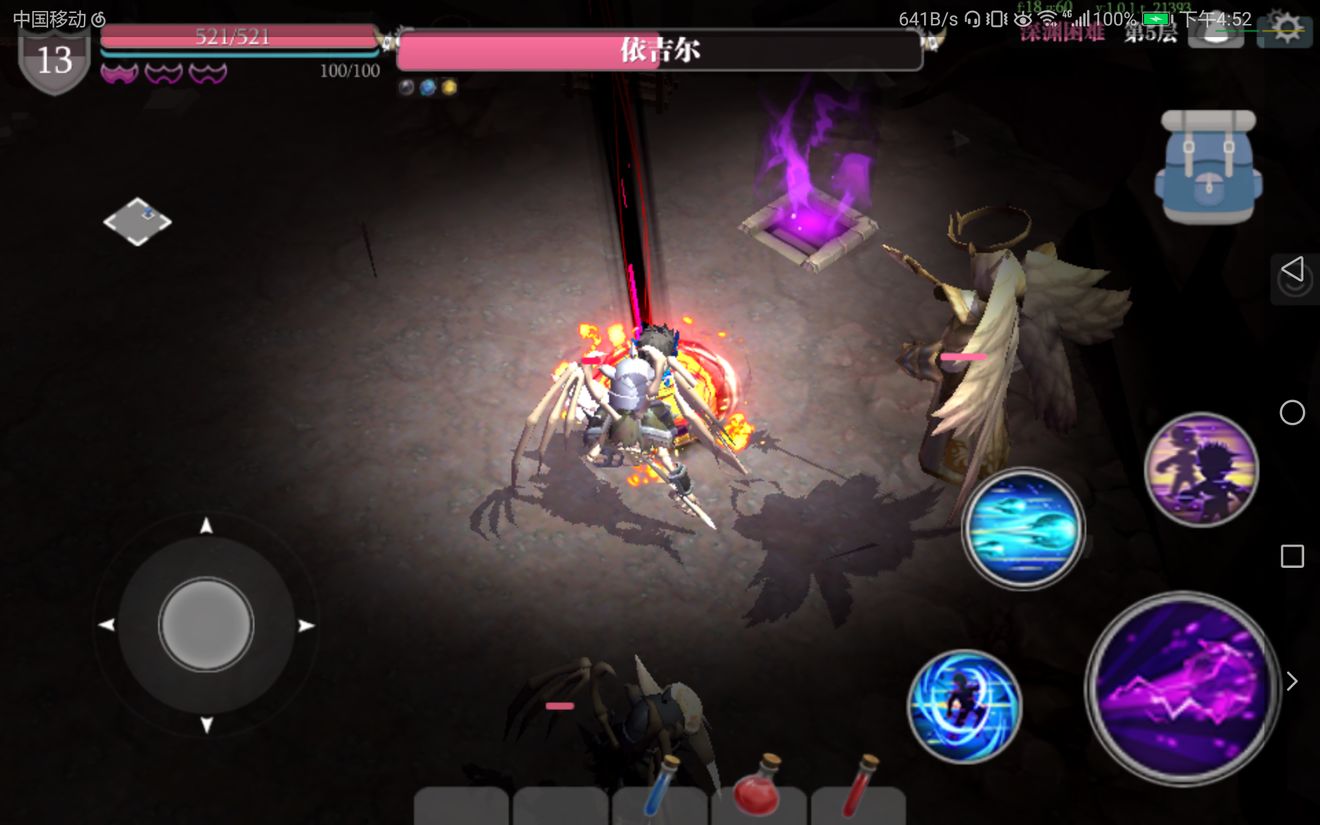Image resolution: width=1320 pixels, height=825 pixels.
Task: Use the blue whirlwind spin skill
Action: point(964,707)
